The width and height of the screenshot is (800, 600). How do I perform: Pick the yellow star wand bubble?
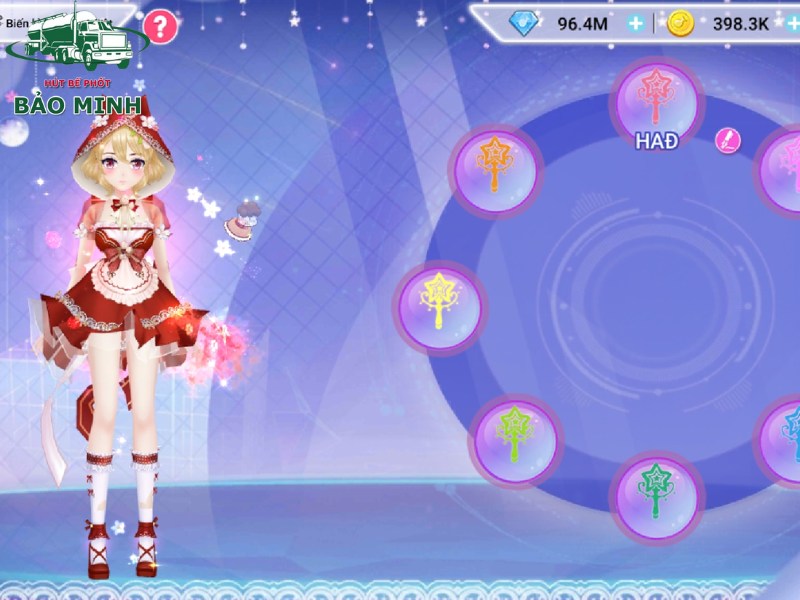click(x=441, y=304)
